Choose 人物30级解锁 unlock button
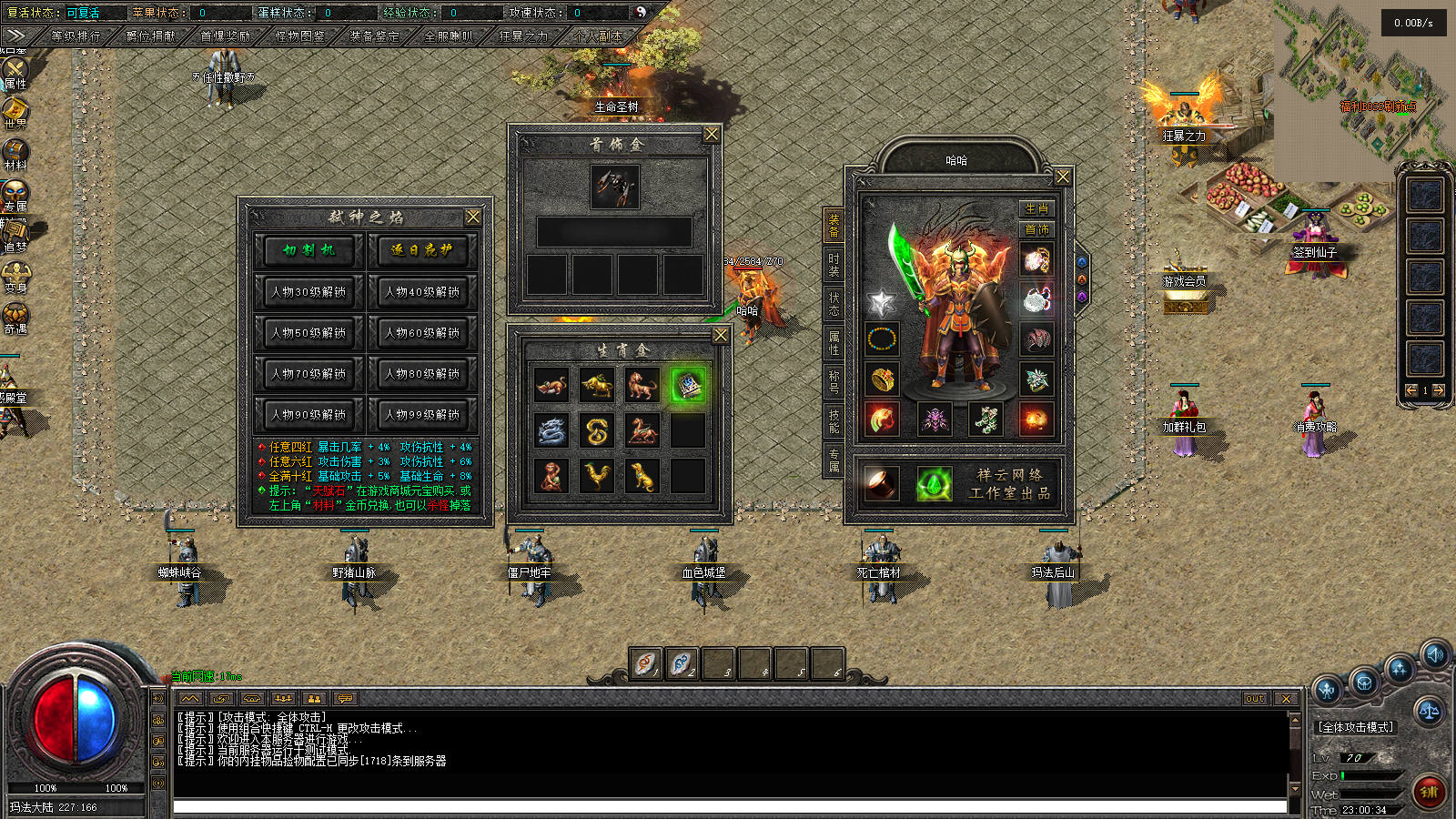 [x=309, y=292]
